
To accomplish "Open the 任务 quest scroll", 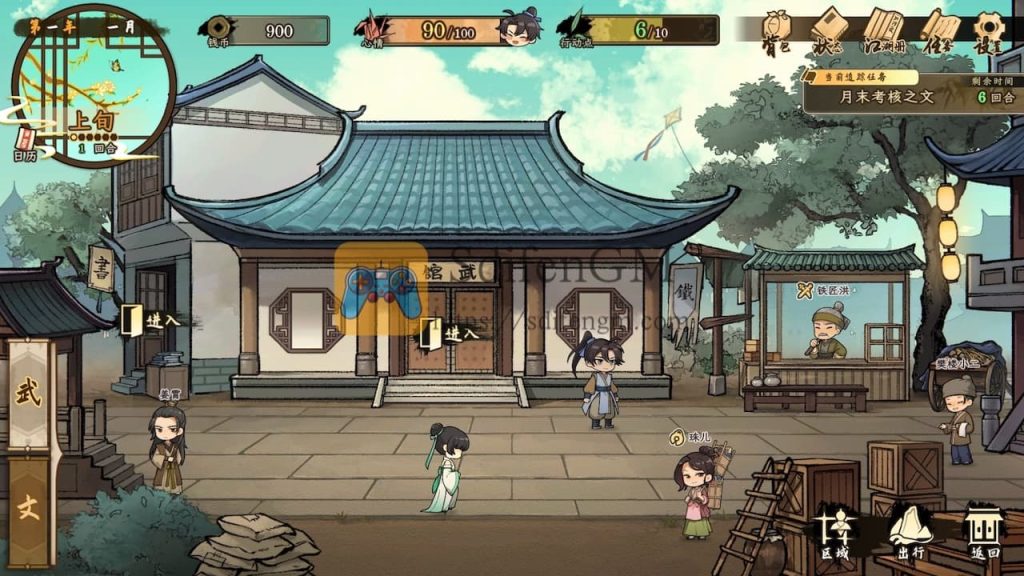I will 938,28.
